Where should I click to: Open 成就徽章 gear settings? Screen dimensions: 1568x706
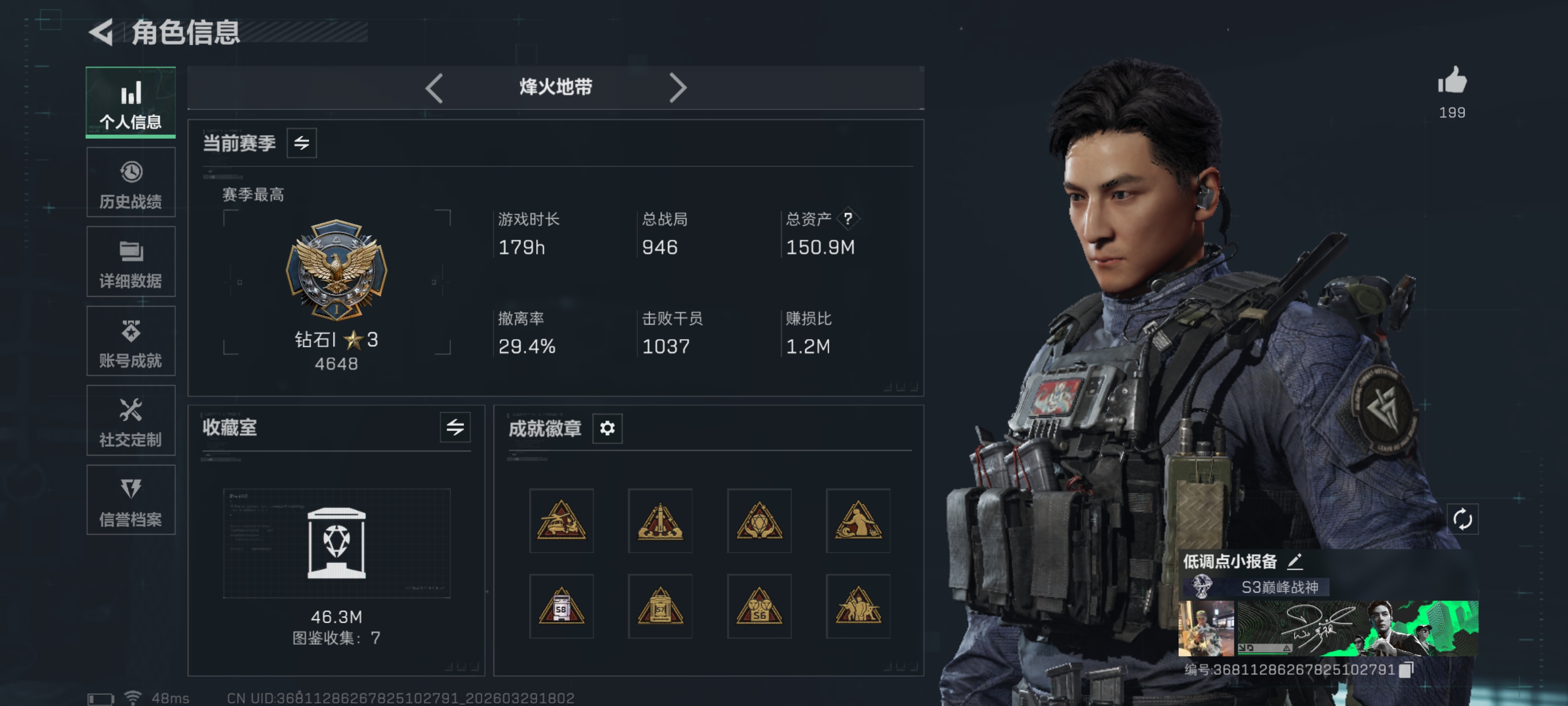(608, 428)
